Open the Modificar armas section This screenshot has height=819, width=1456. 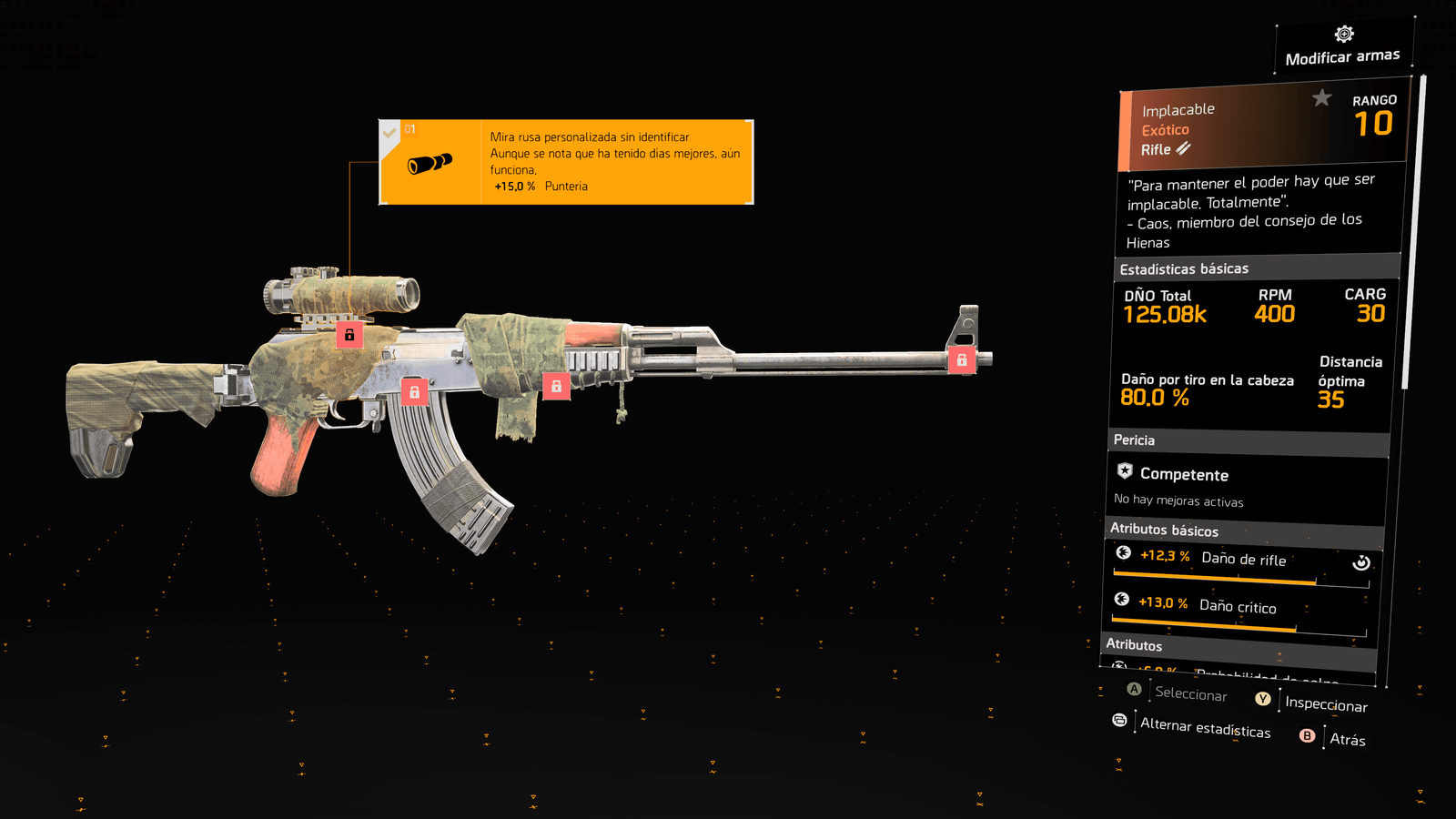(1343, 47)
